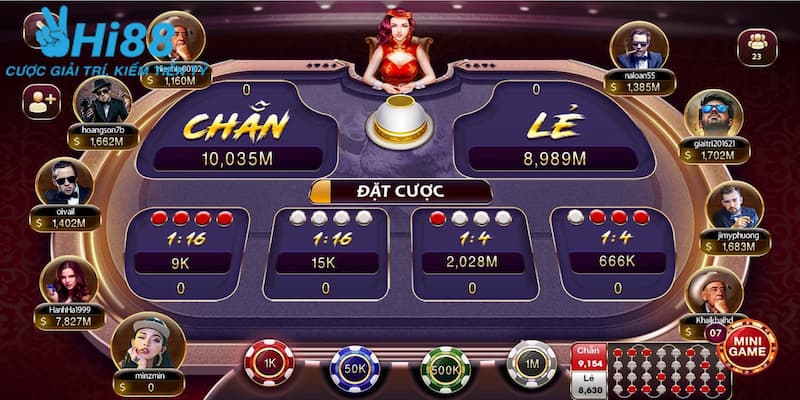Image resolution: width=800 pixels, height=400 pixels.
Task: Open player giatri201621's profile
Action: (712, 115)
